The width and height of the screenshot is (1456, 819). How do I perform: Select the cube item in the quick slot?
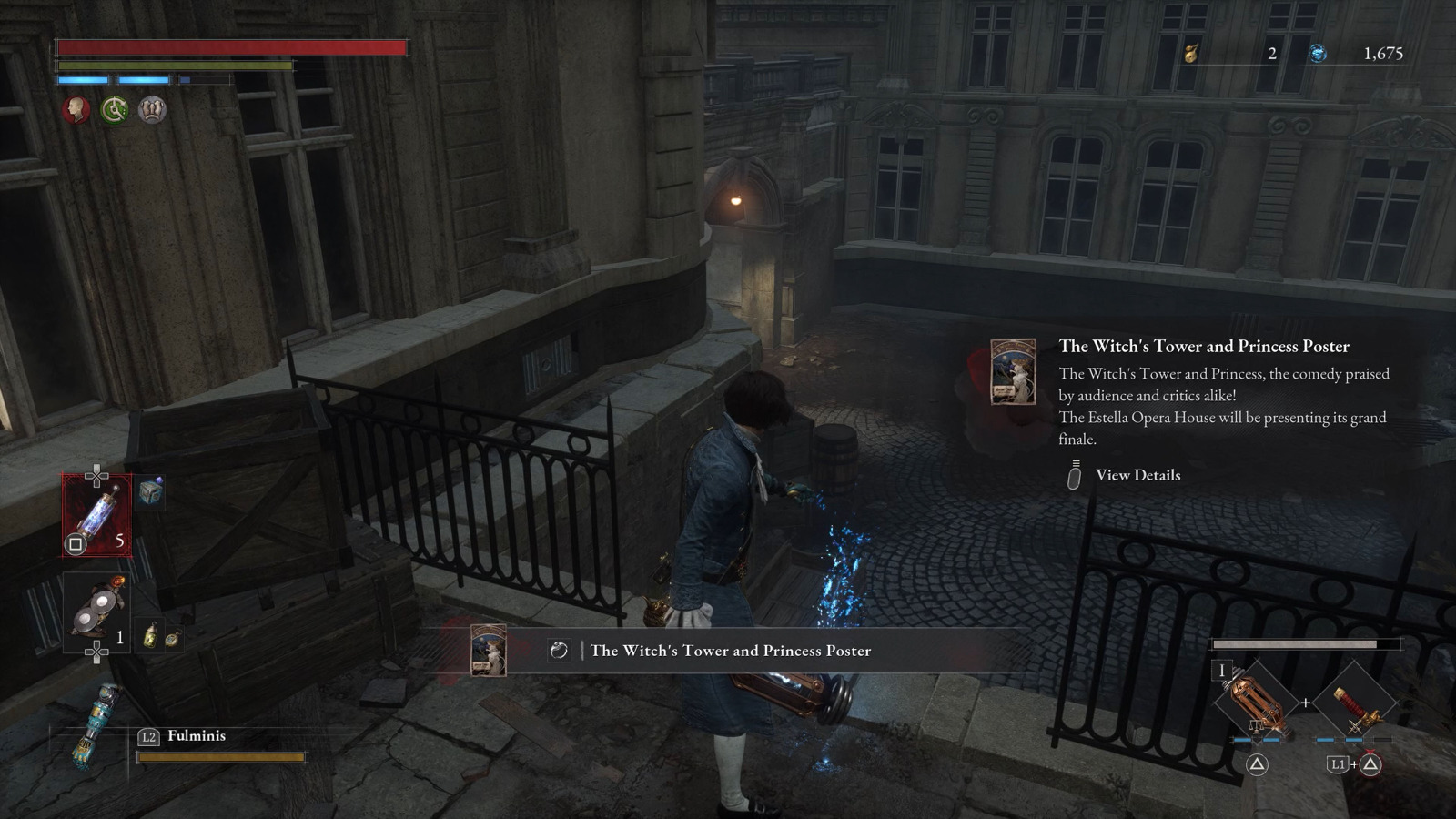(x=152, y=491)
